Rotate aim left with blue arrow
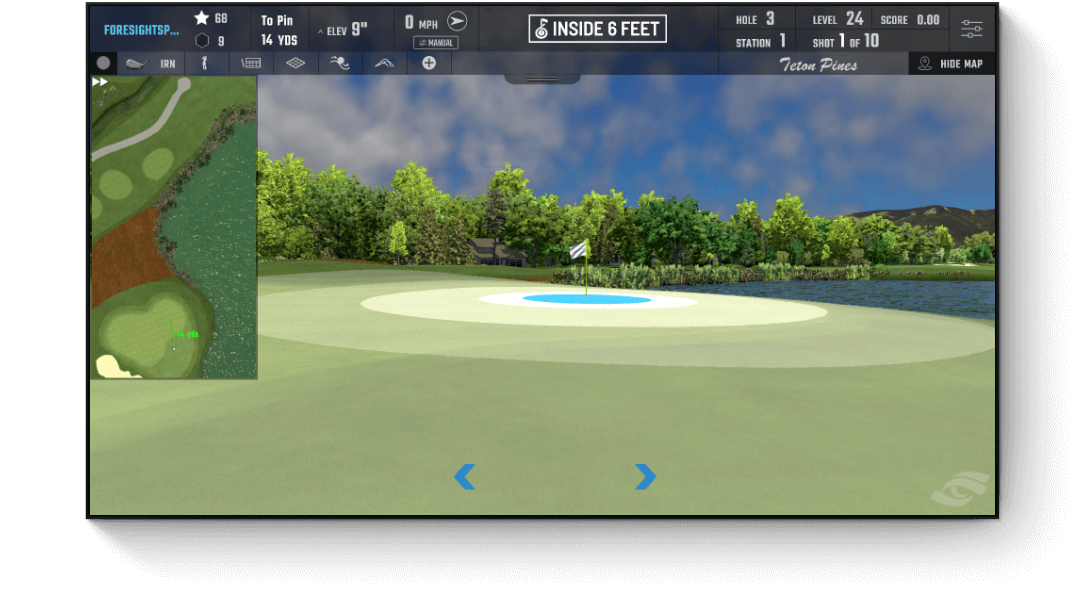This screenshot has width=1082, height=602. pos(464,477)
